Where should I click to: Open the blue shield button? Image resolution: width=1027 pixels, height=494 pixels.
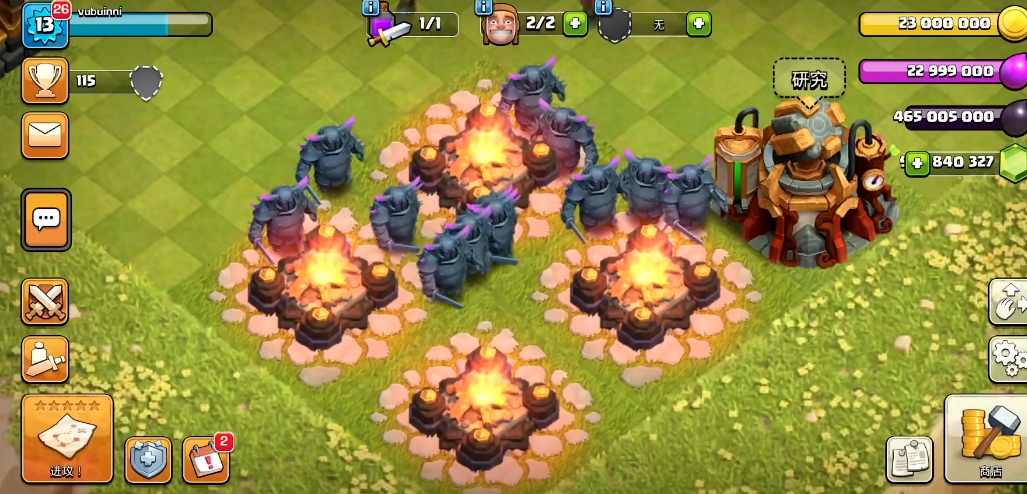tap(148, 460)
